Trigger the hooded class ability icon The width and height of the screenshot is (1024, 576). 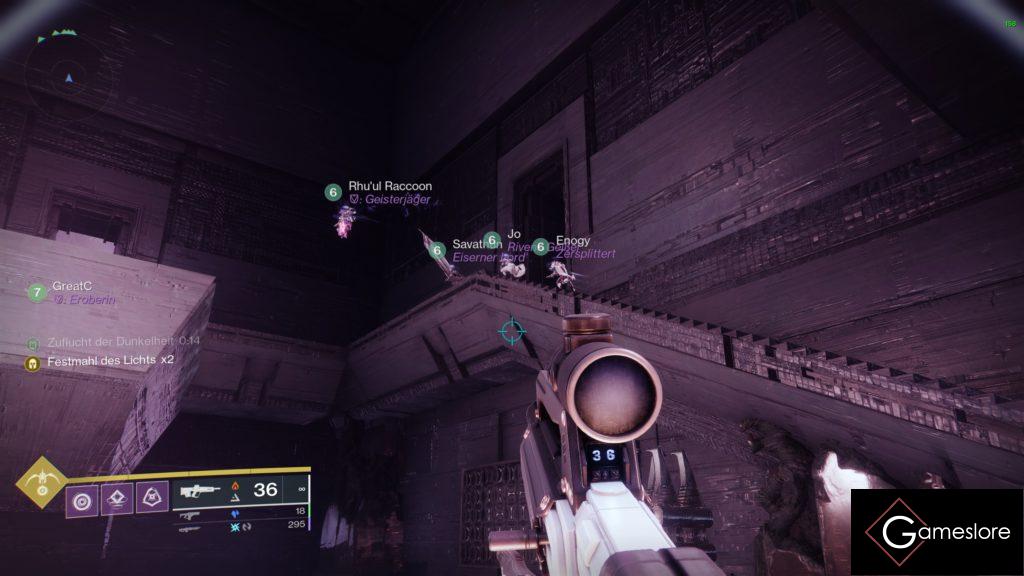(x=151, y=498)
